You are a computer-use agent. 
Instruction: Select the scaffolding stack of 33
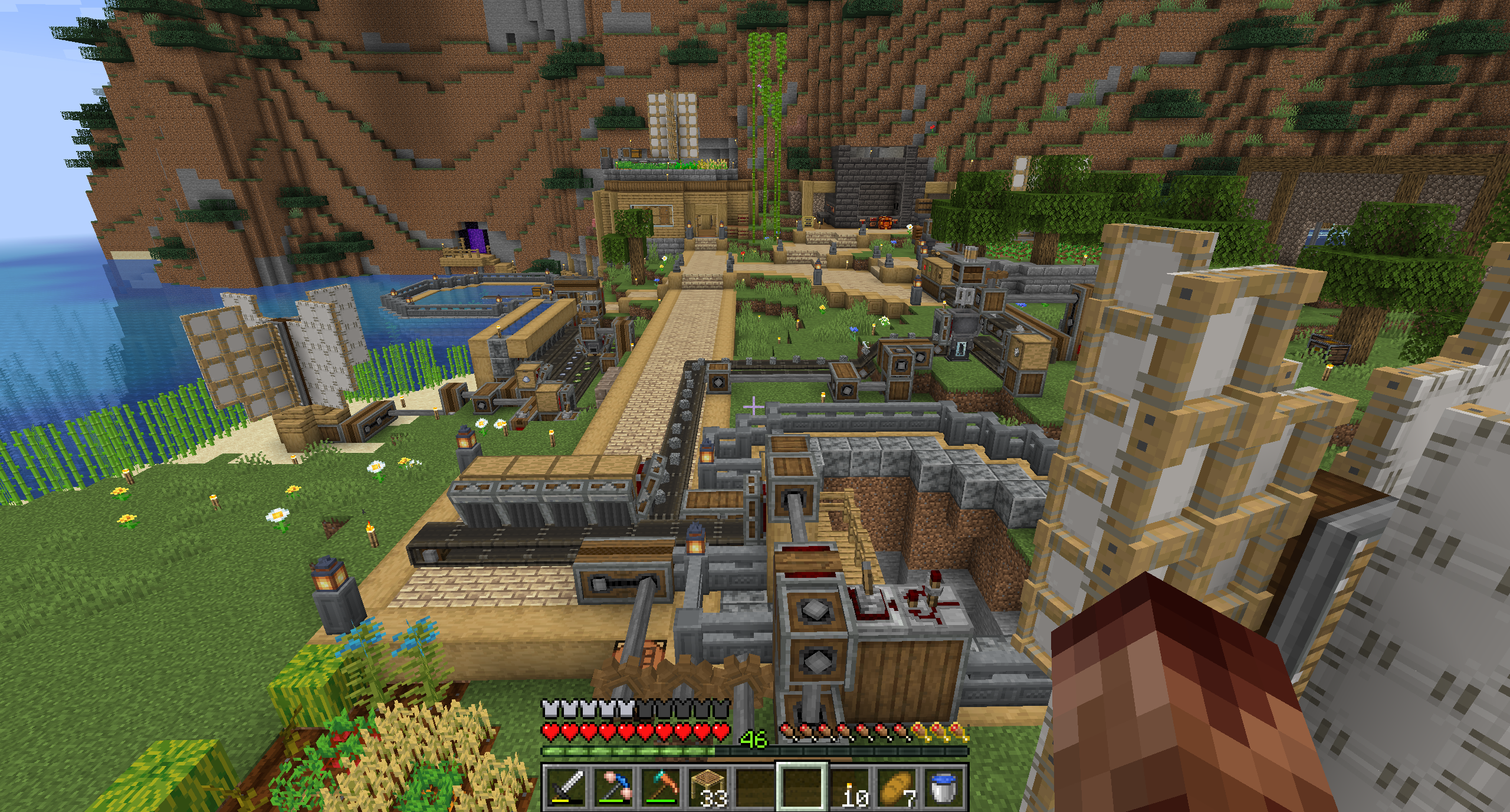(x=708, y=787)
